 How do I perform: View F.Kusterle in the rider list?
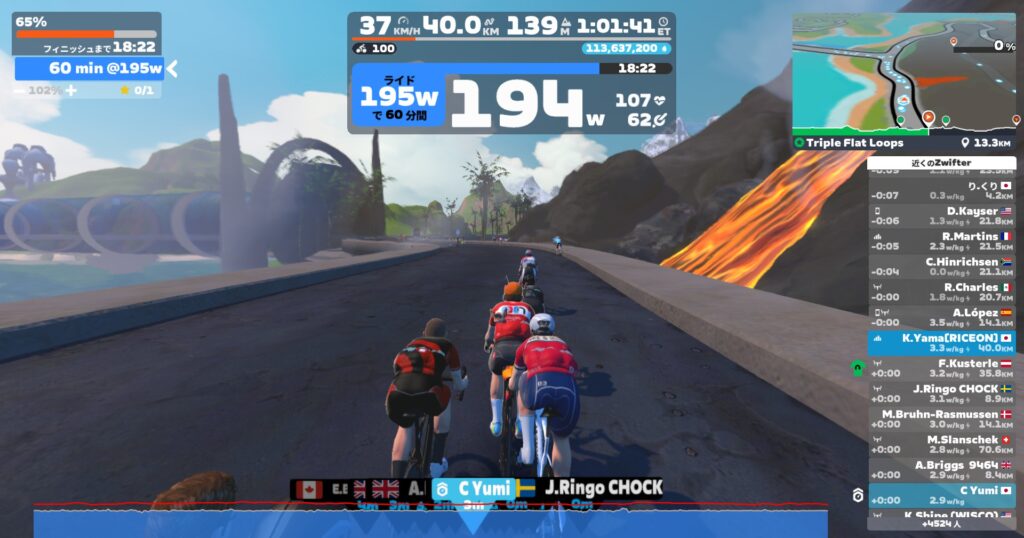pos(941,368)
